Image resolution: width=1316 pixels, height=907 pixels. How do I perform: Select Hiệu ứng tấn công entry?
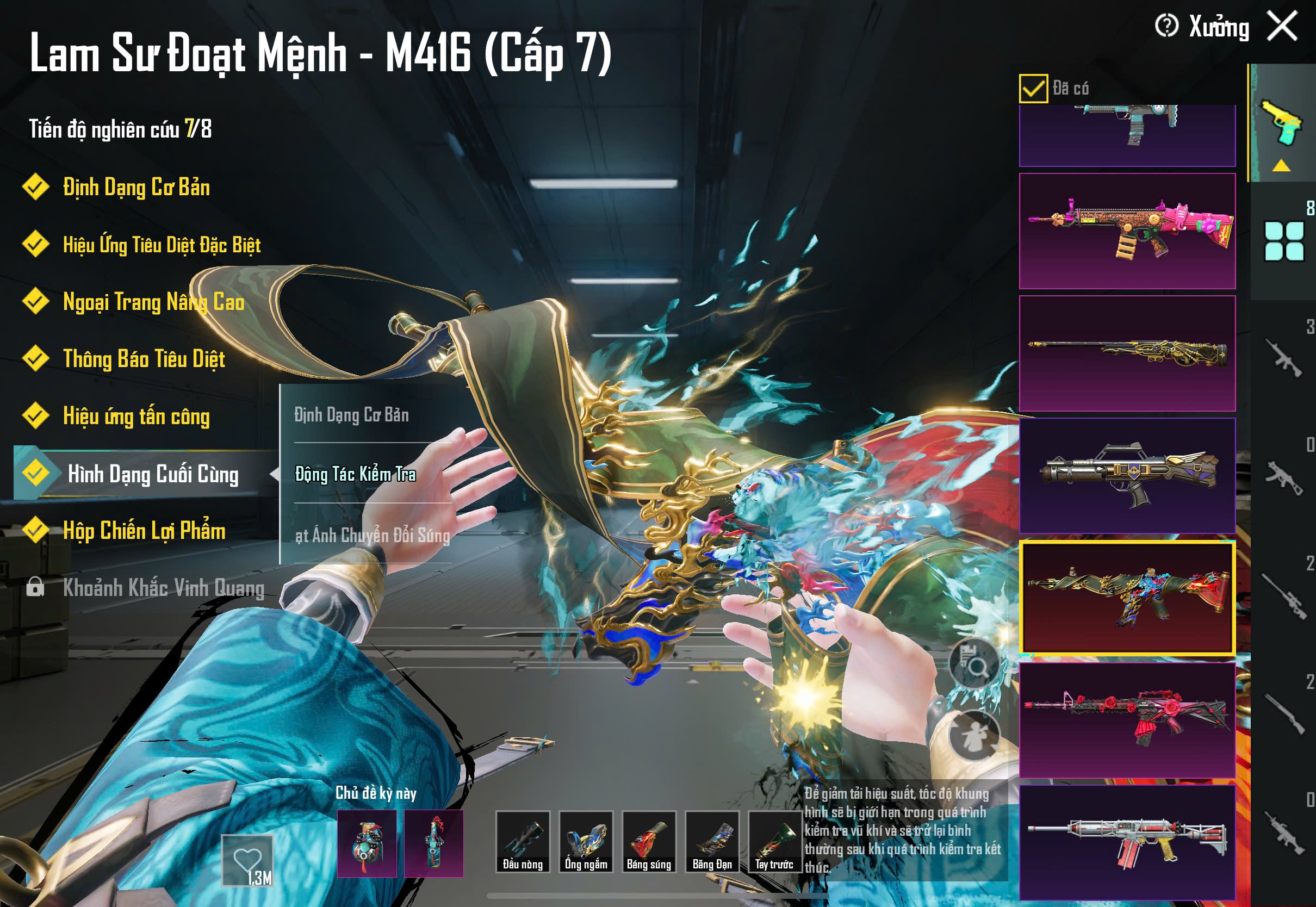pos(136,417)
